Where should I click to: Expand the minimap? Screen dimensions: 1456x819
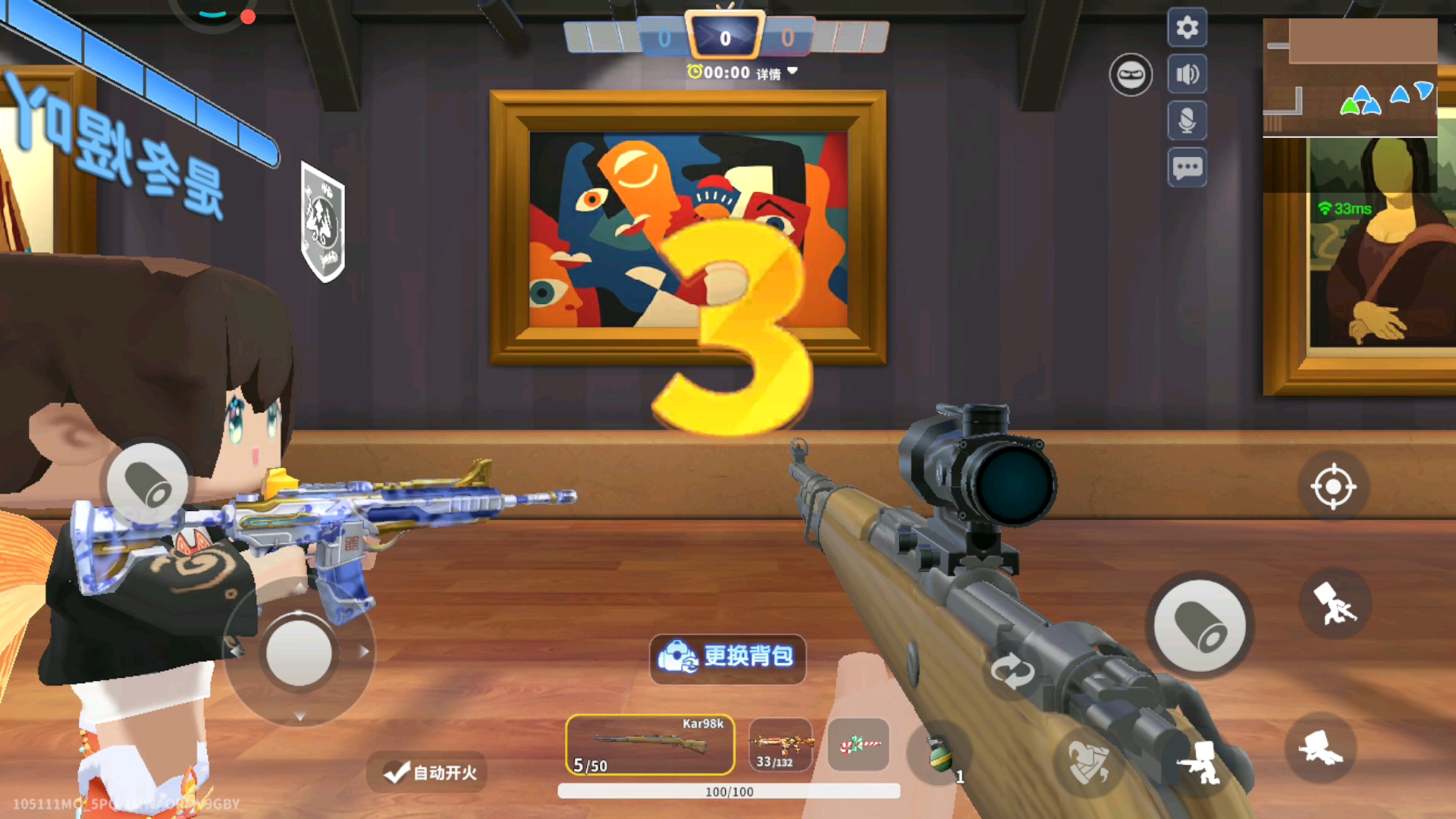(1349, 77)
